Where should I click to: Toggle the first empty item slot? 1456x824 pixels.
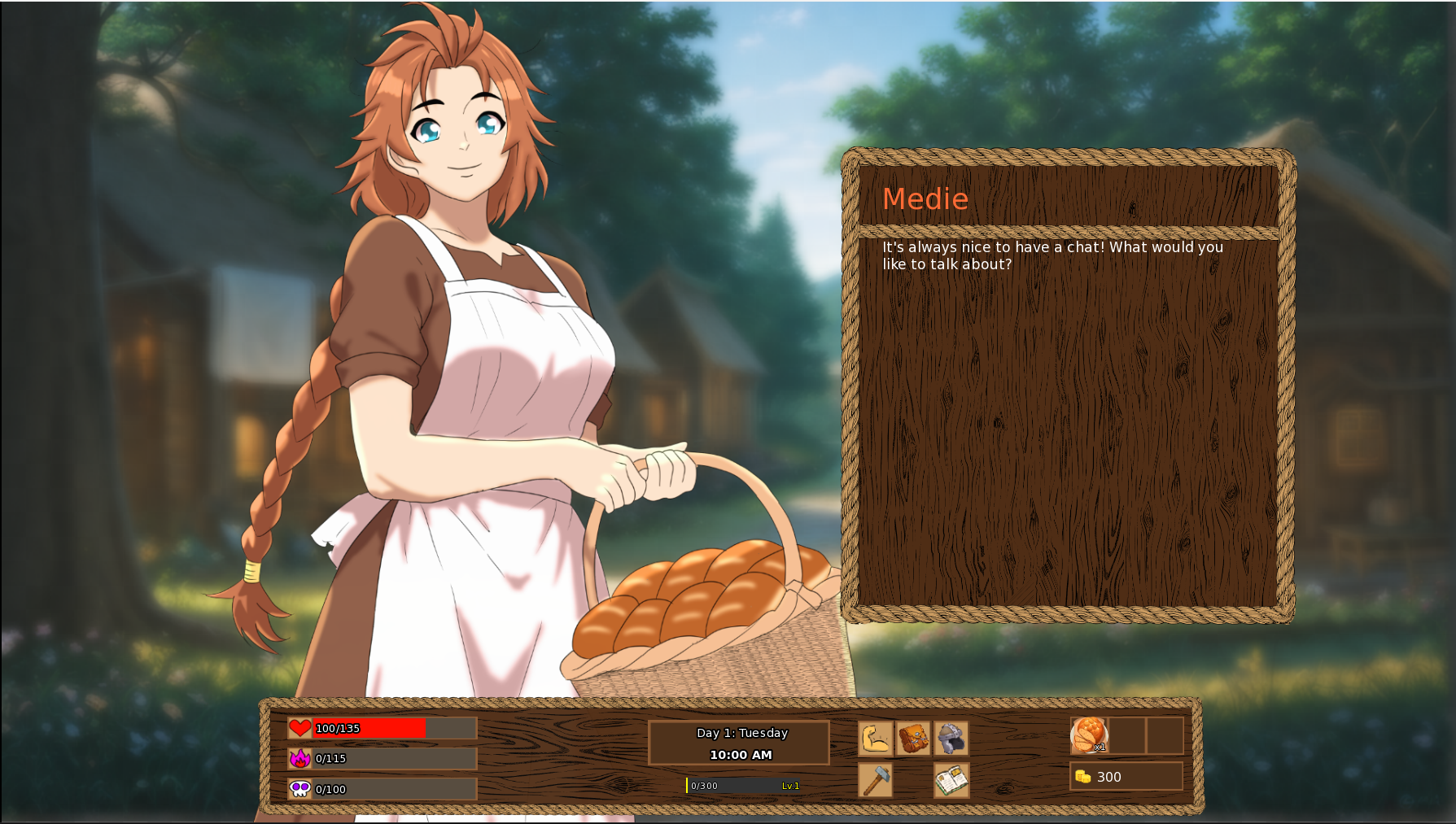pos(1128,737)
